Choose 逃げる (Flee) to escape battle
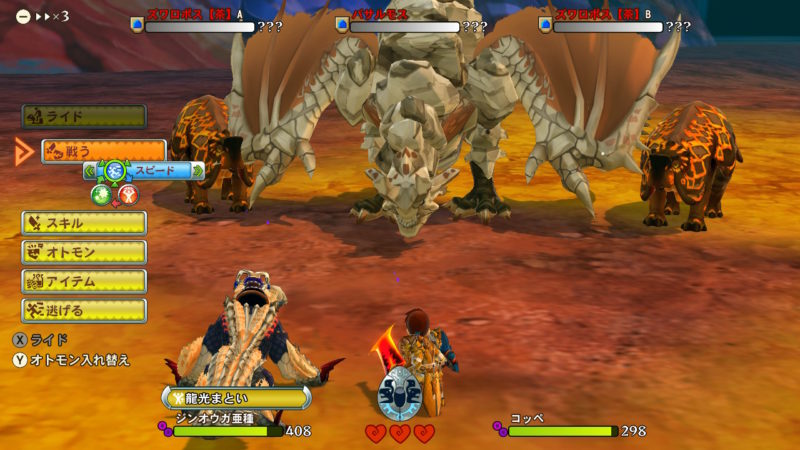The image size is (800, 450). [84, 310]
